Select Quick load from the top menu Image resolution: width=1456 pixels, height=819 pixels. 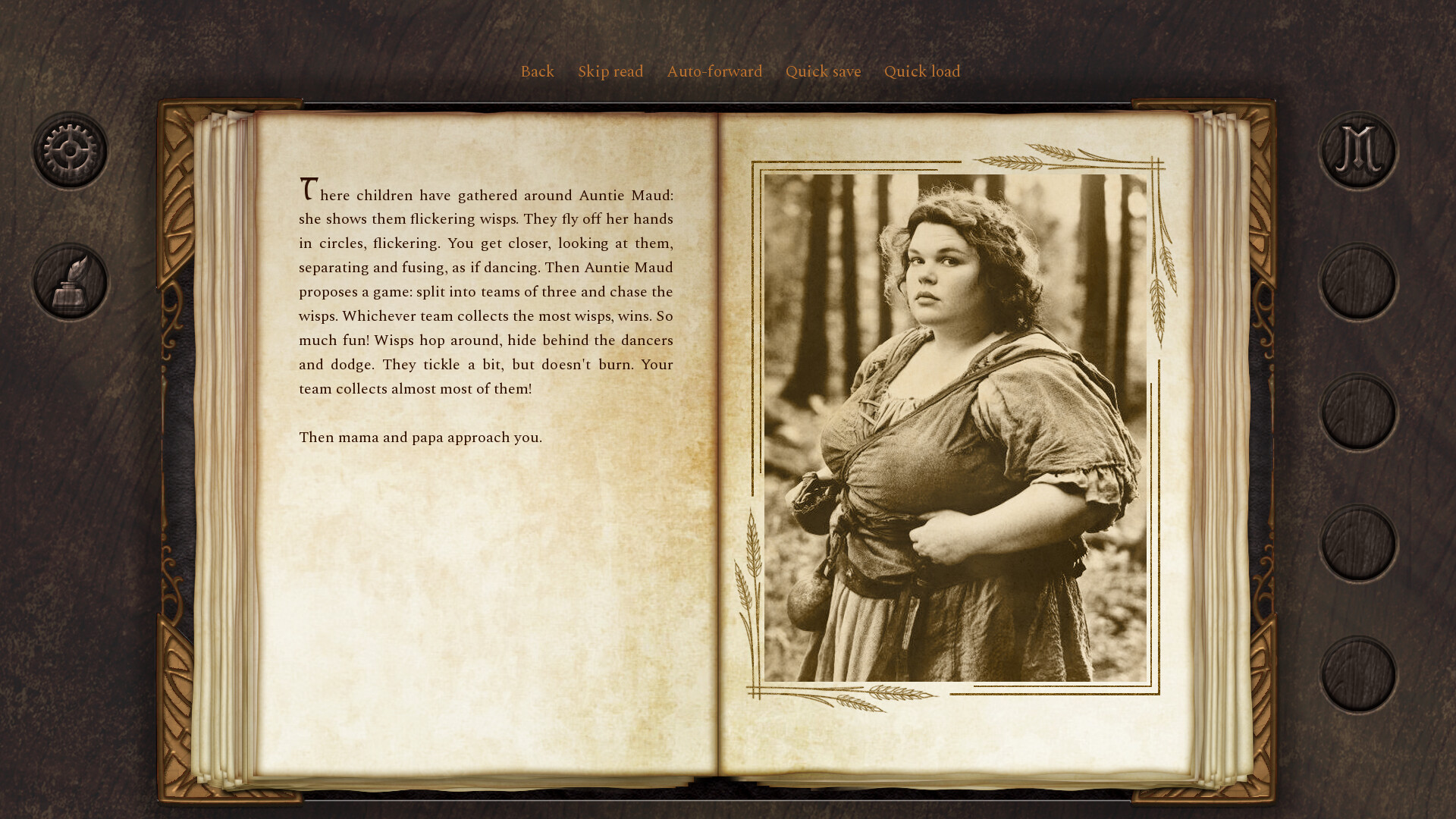point(922,71)
